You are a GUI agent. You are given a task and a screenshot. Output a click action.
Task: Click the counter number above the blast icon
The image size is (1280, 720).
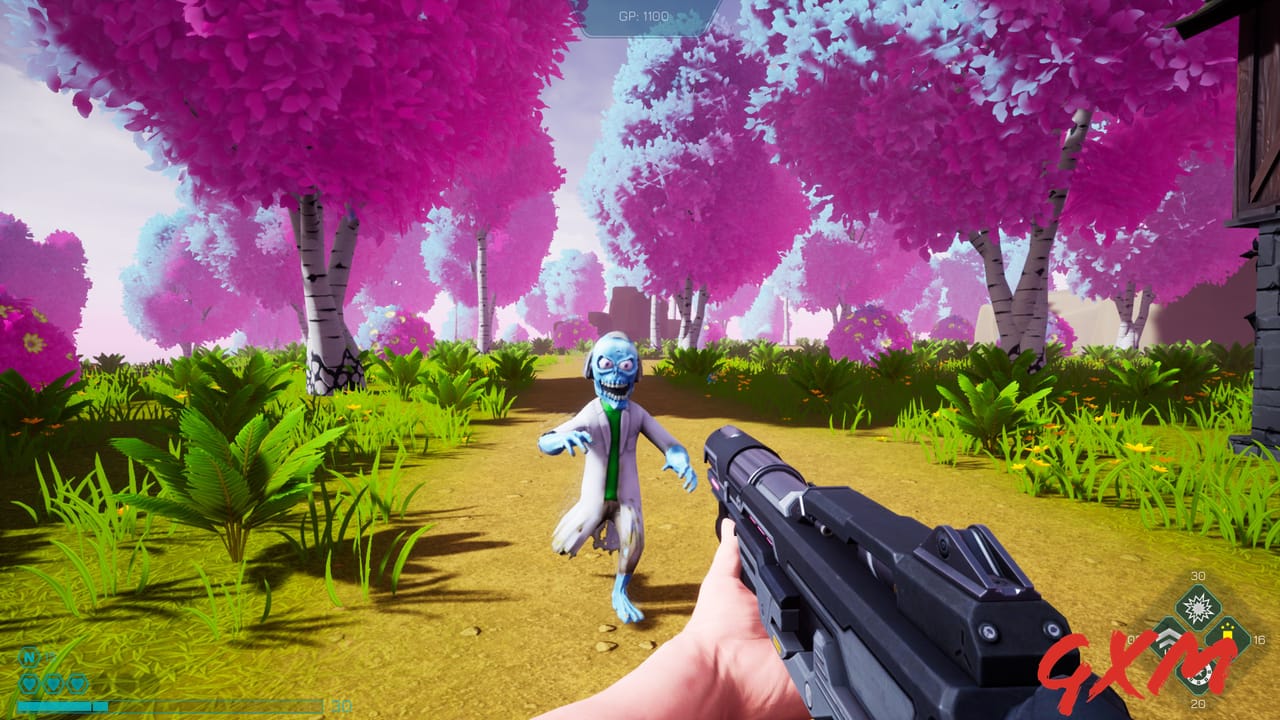(1198, 576)
